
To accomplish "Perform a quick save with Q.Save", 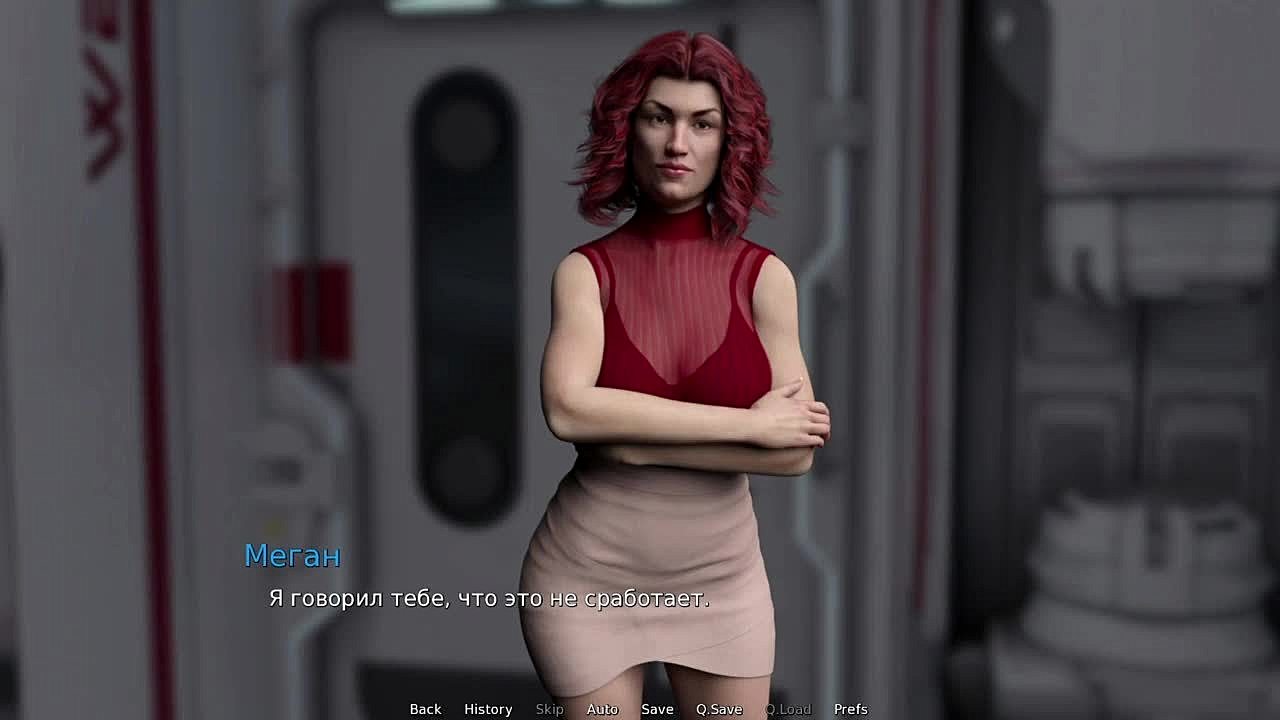I will click(x=719, y=709).
